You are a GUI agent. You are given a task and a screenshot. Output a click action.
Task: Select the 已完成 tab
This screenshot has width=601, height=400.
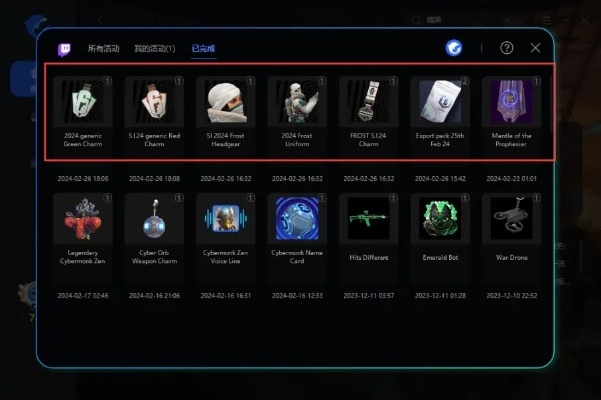[x=204, y=48]
